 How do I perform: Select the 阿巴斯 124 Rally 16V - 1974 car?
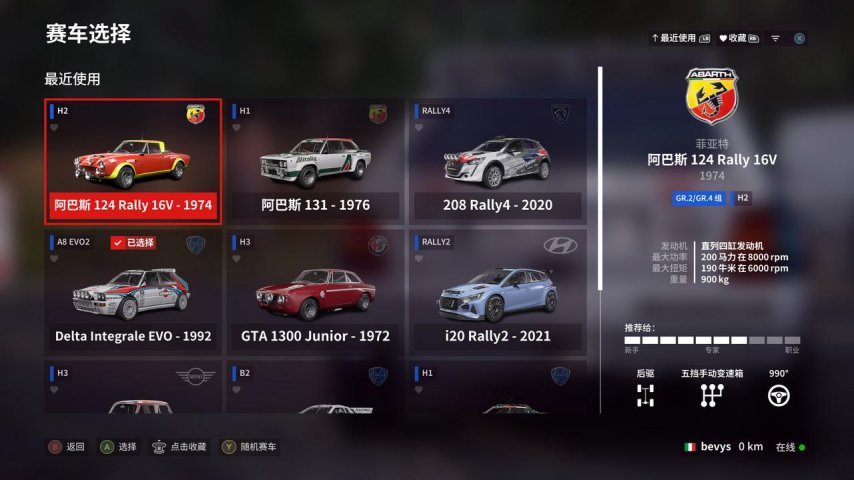(133, 161)
